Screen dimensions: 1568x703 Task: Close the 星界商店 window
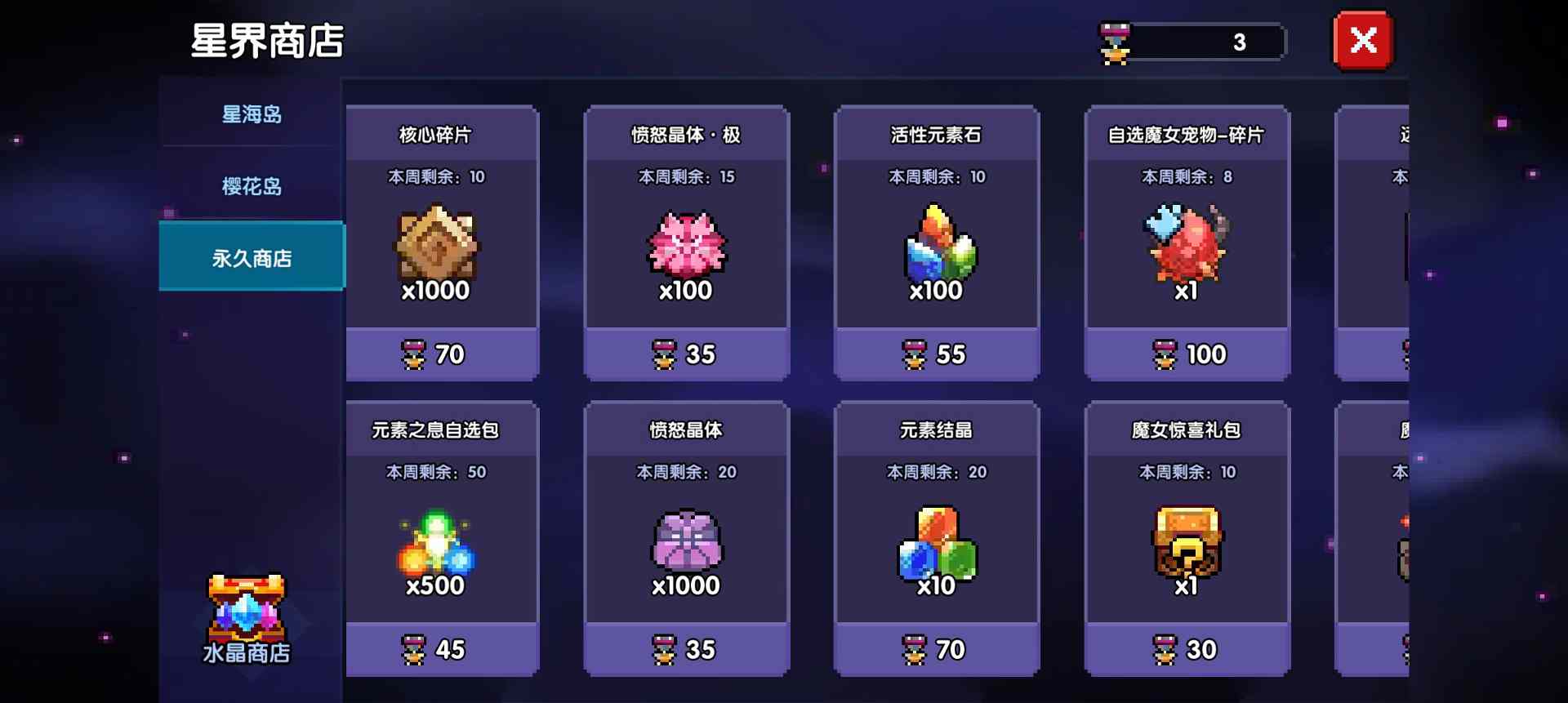tap(1361, 40)
